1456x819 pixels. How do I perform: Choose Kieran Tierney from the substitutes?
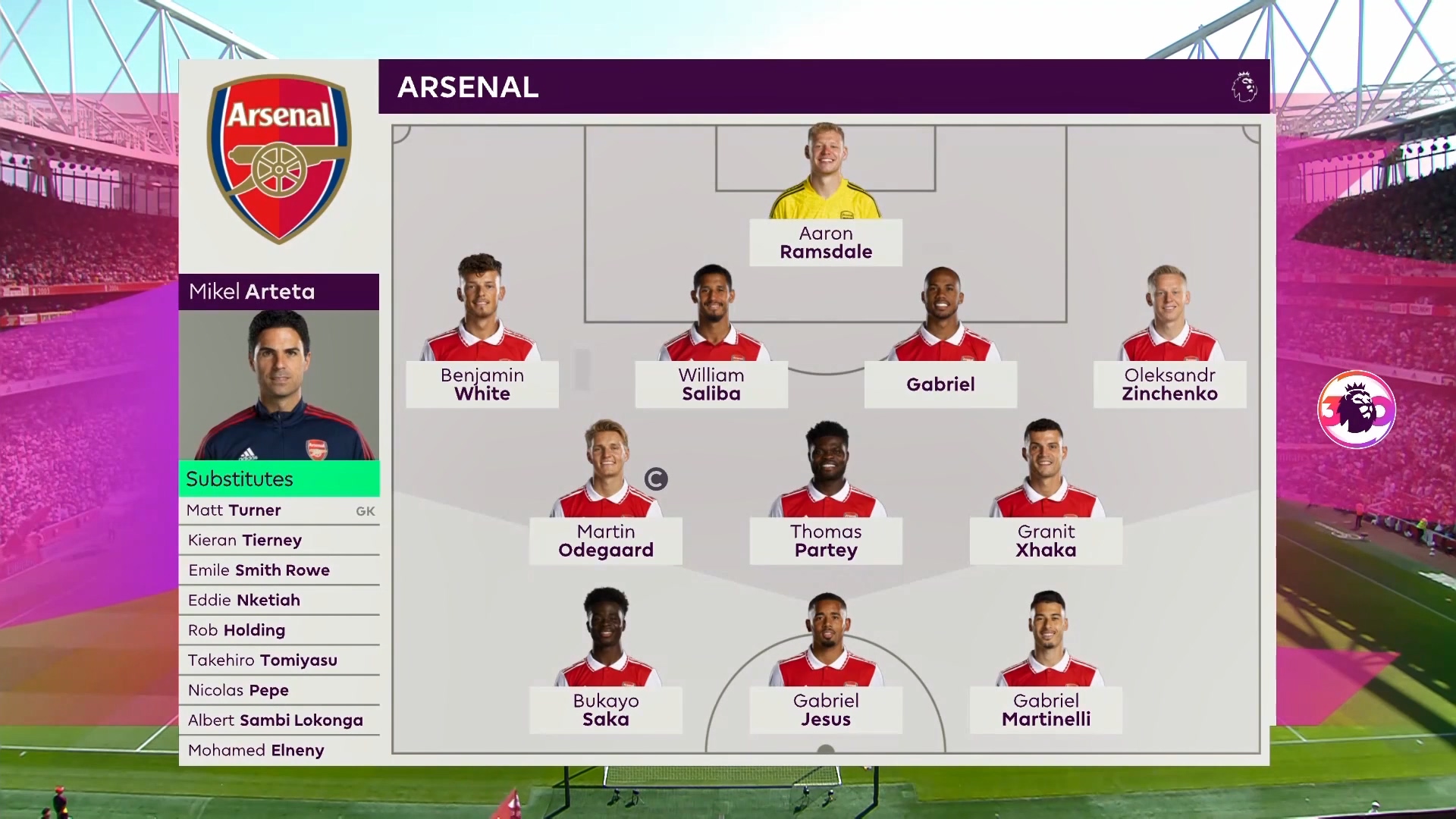pos(279,540)
